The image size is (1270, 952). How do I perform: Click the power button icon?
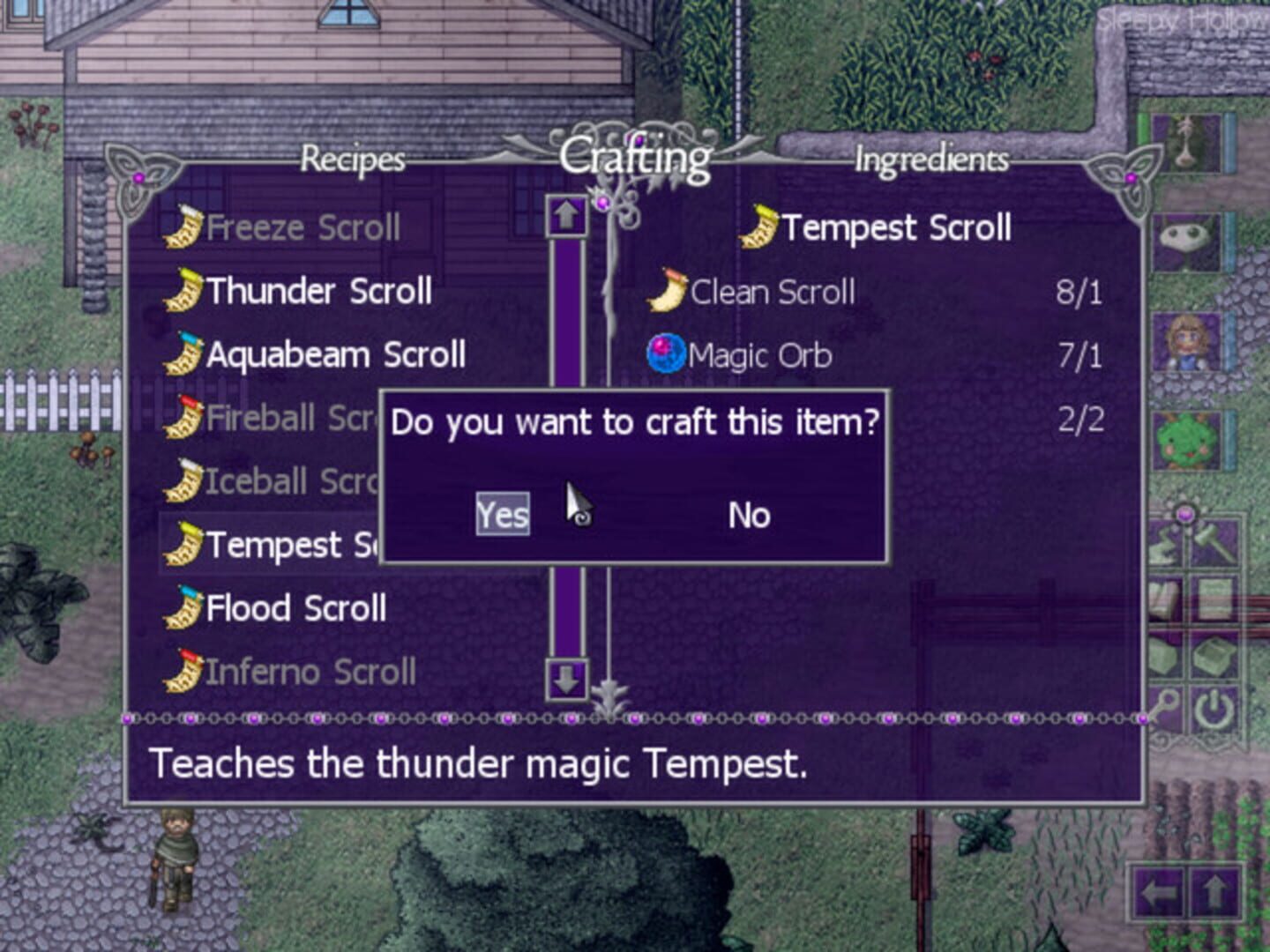tap(1215, 710)
